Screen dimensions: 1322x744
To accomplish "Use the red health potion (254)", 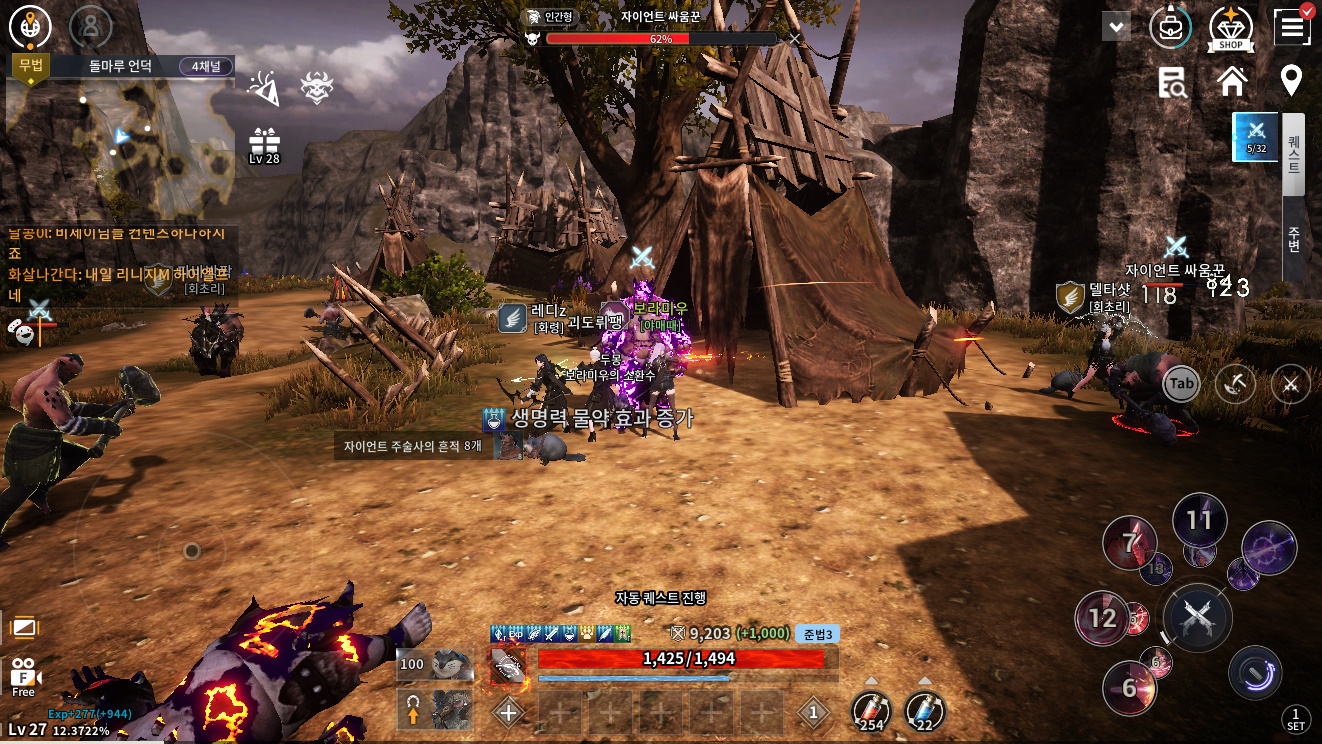I will pos(871,712).
